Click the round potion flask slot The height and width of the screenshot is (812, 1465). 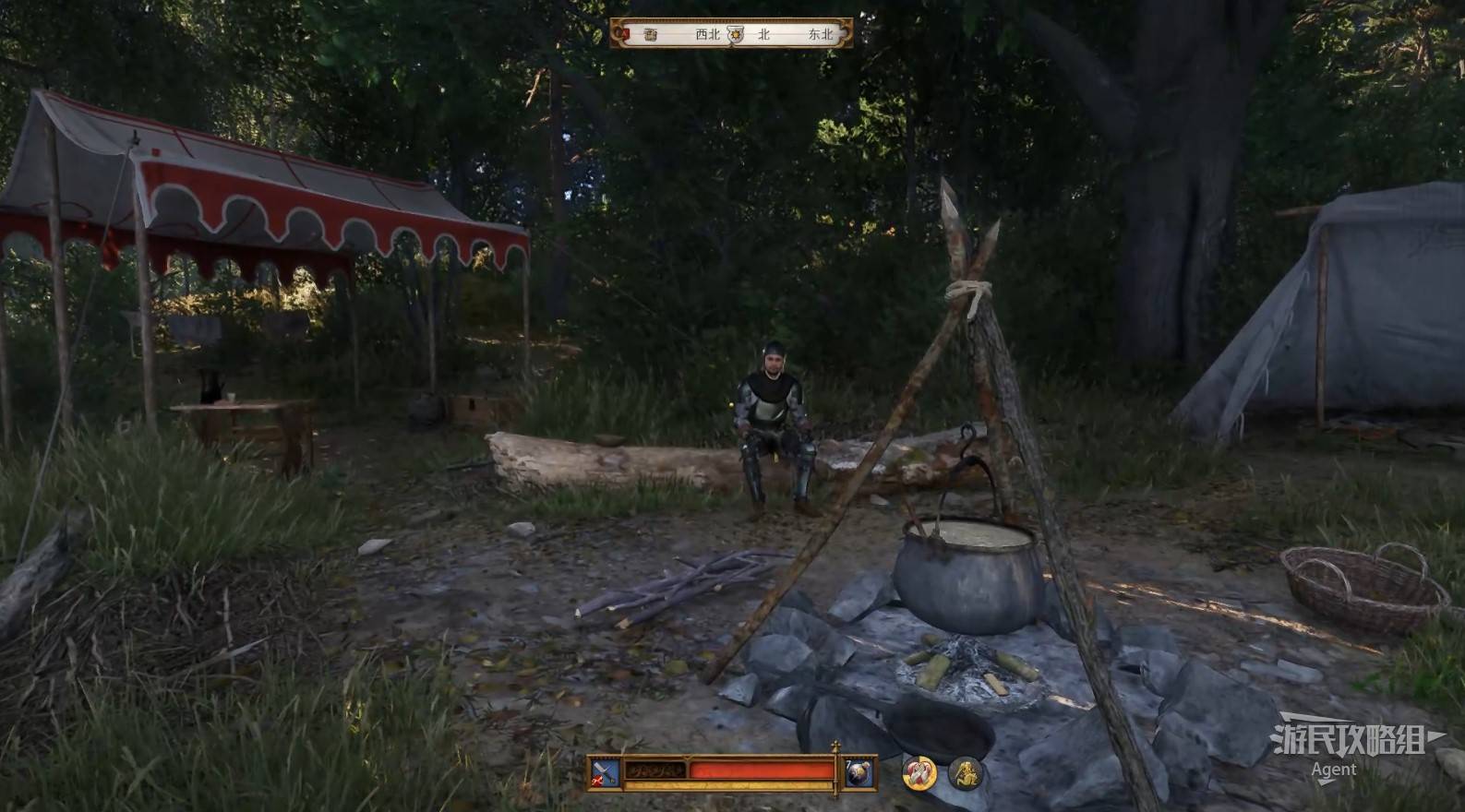859,772
